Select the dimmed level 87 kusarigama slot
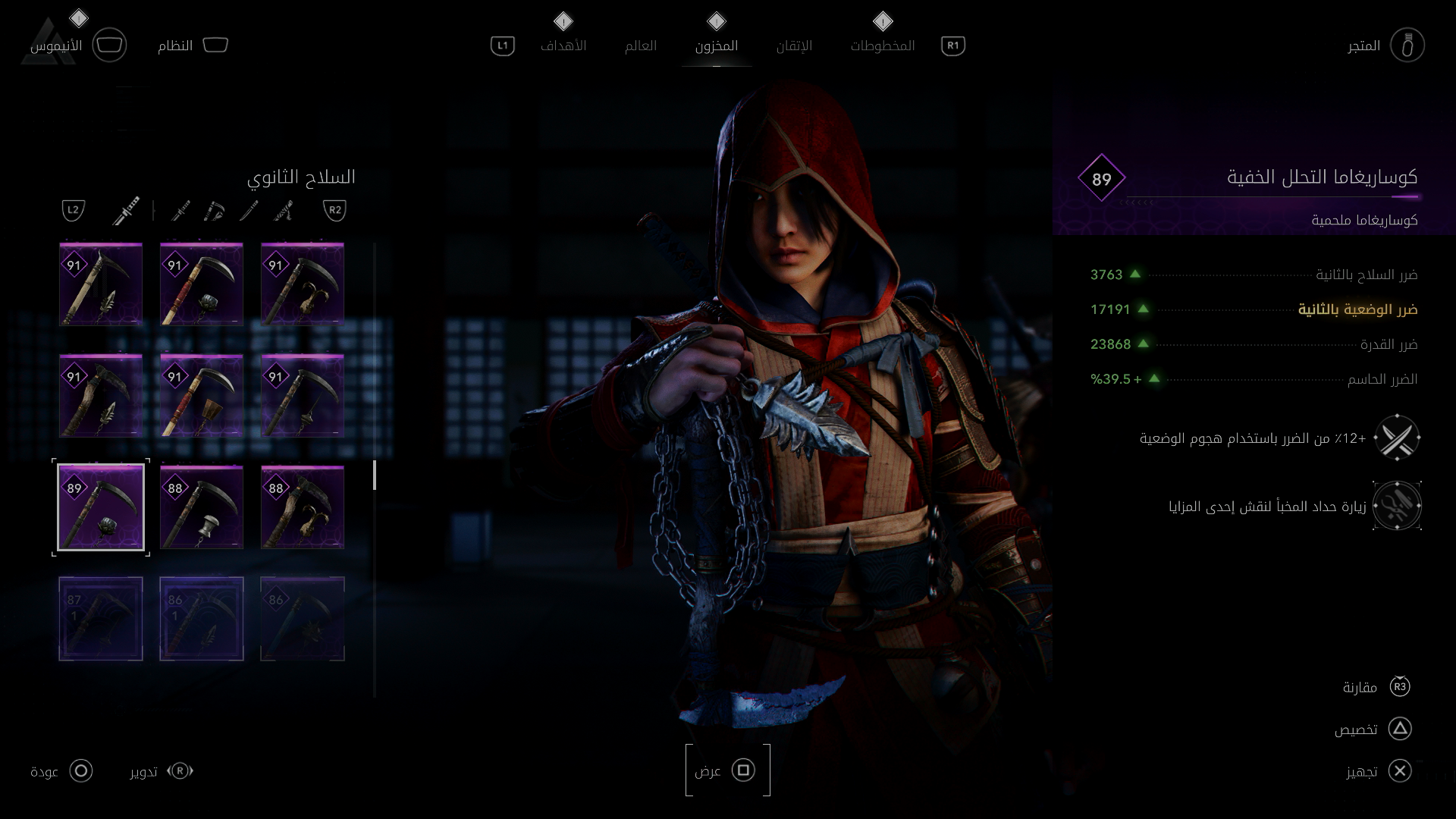The width and height of the screenshot is (1456, 819). [x=101, y=619]
